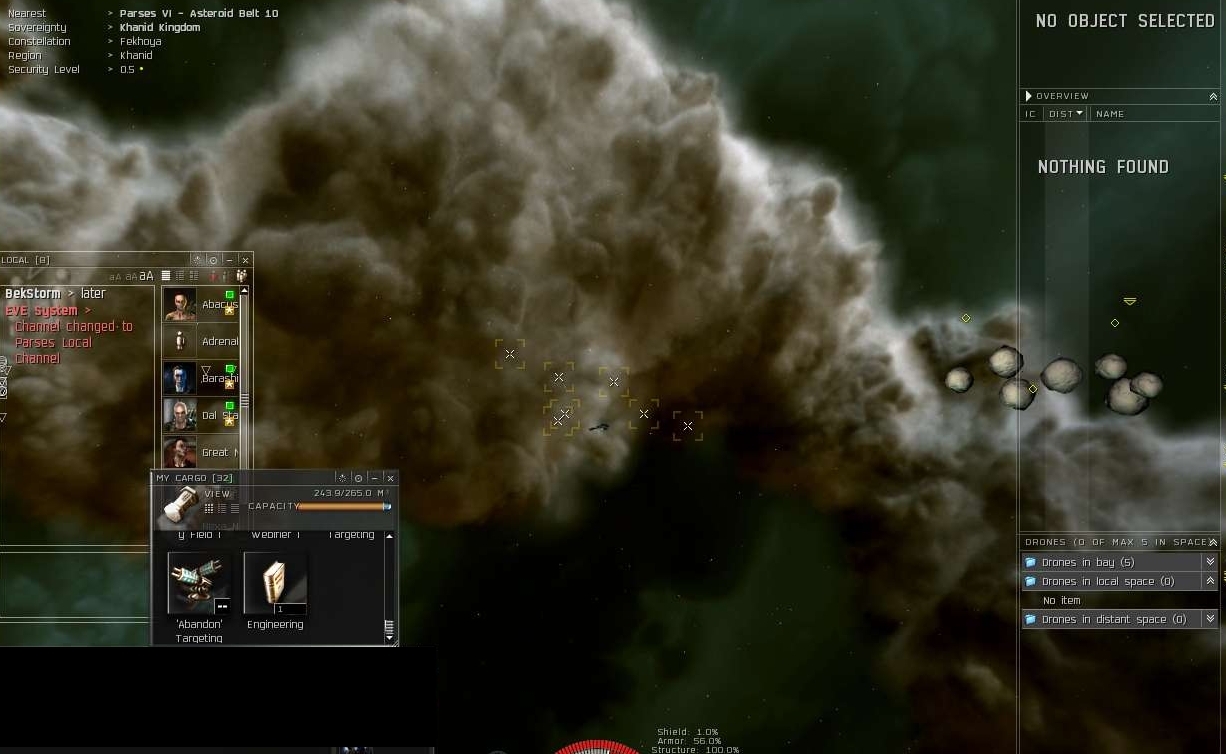Select the 'Abandon' Targeting module in cargo
Screen dimensions: 1226x754
[x=199, y=584]
